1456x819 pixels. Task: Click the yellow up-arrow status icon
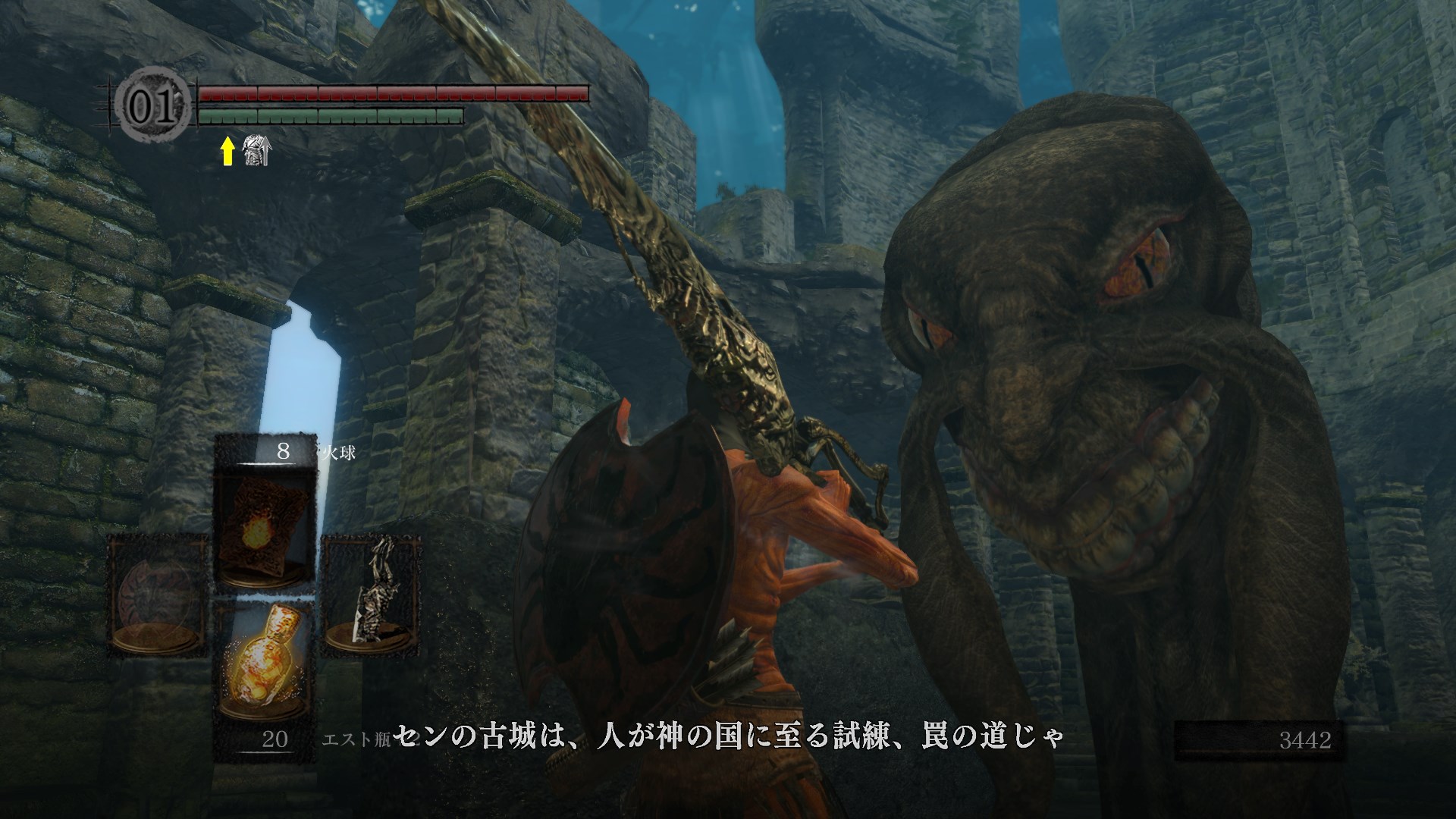click(227, 153)
